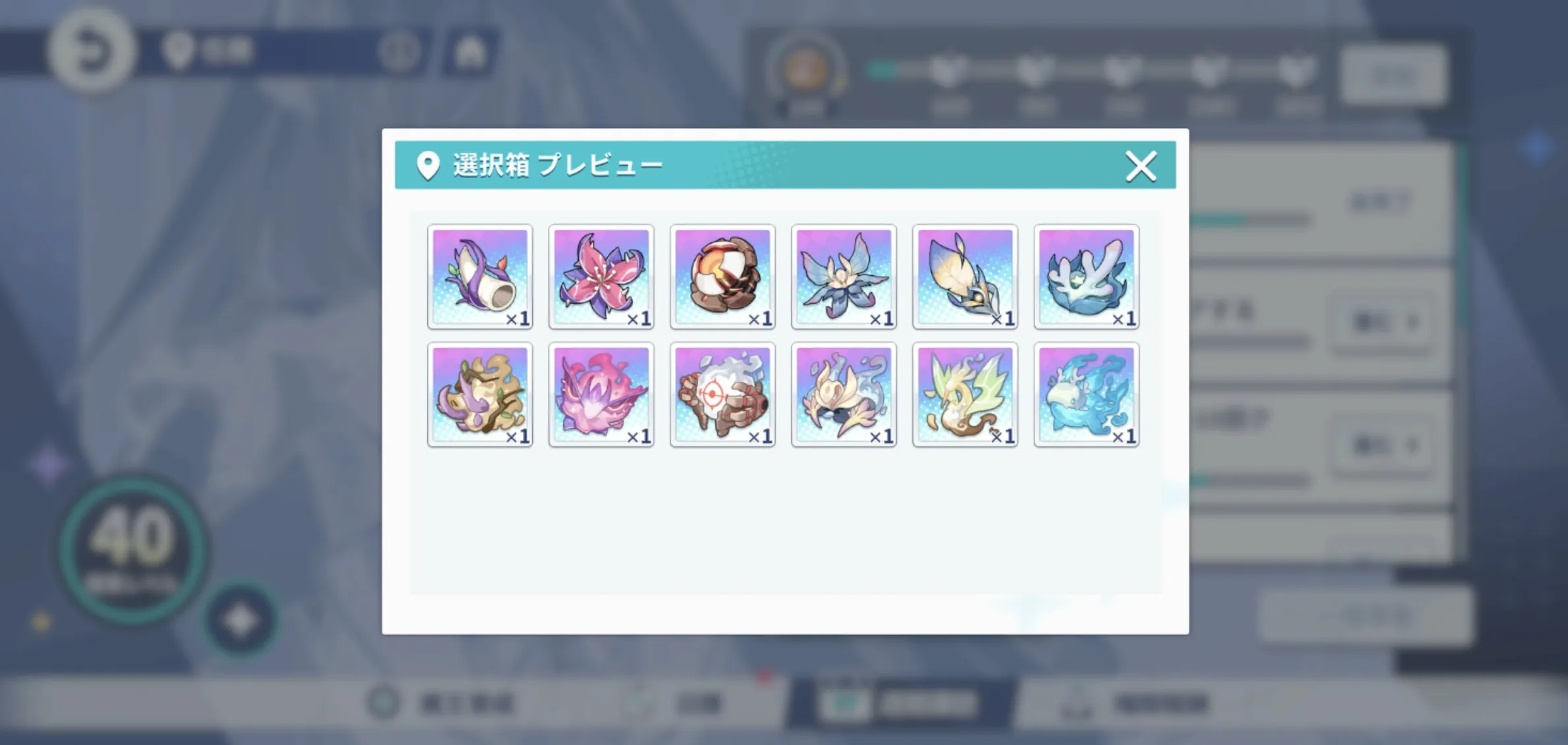Choose the spider with target marking item
This screenshot has height=745, width=1568.
[722, 394]
